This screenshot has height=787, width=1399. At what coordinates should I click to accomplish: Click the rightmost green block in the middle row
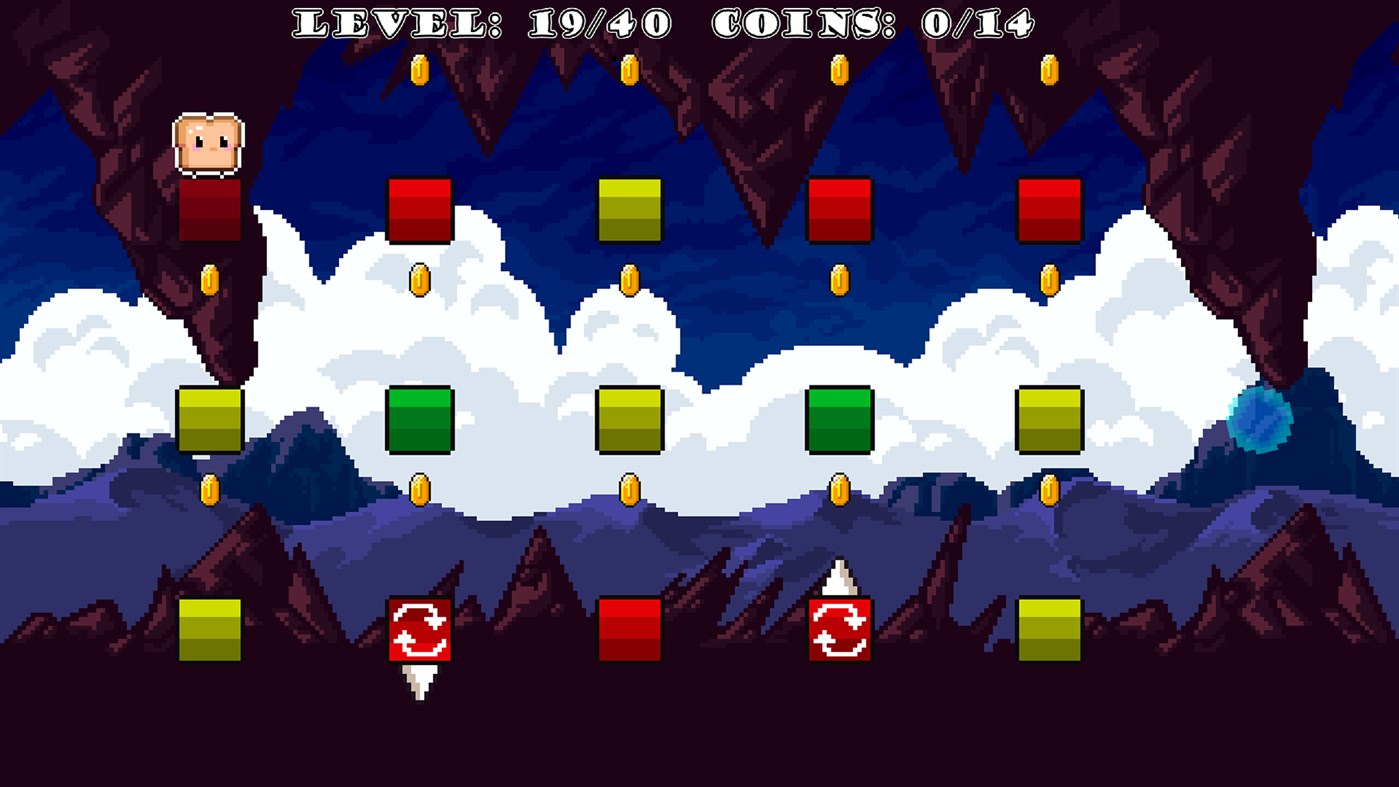[x=839, y=418]
